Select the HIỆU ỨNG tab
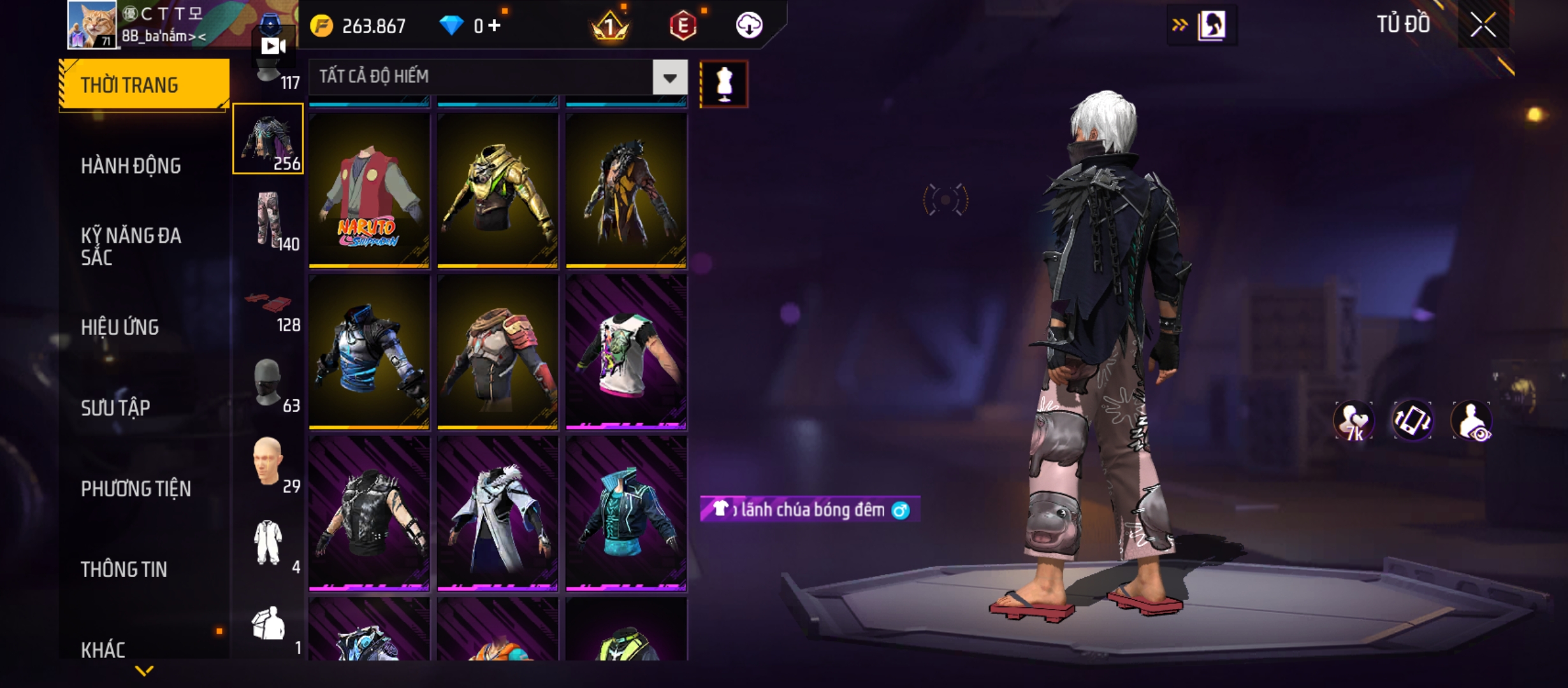Screen dimensions: 1568x688 [120, 327]
